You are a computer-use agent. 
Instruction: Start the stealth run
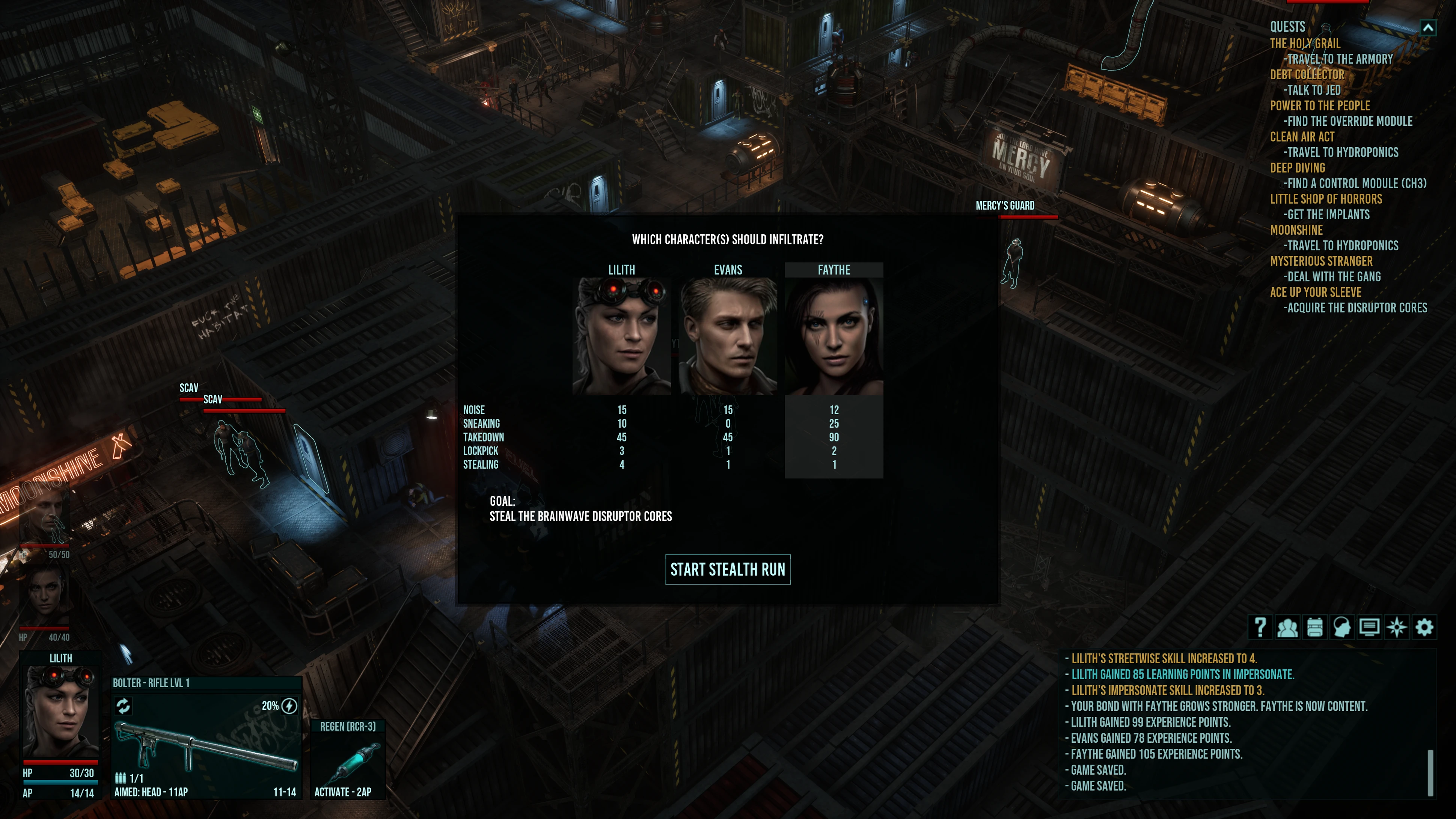[727, 569]
